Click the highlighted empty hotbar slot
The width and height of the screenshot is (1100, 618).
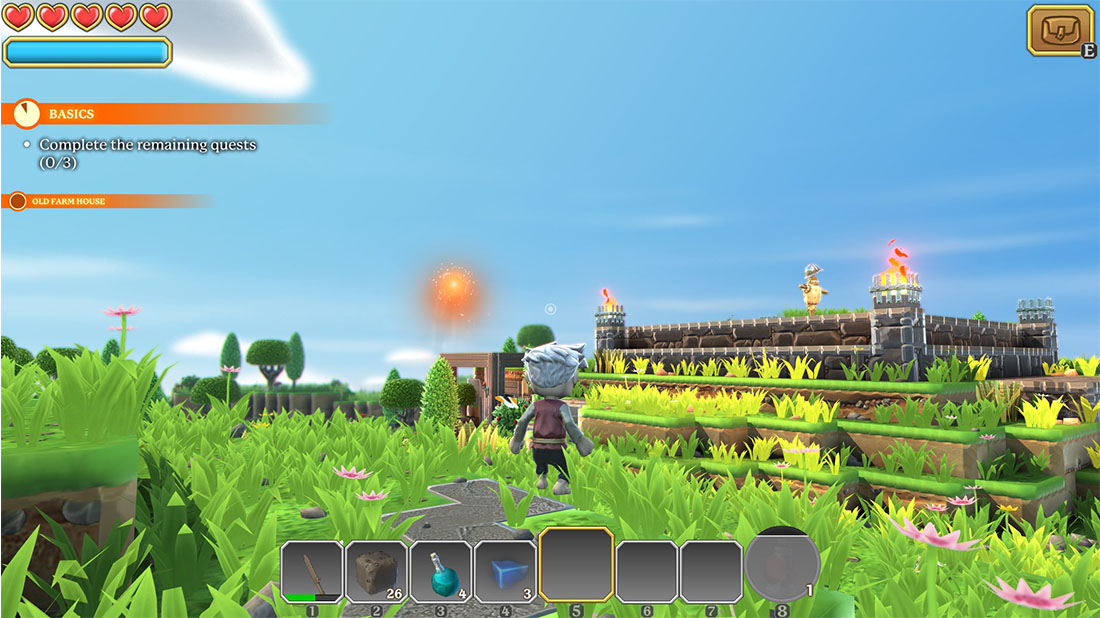click(x=576, y=565)
